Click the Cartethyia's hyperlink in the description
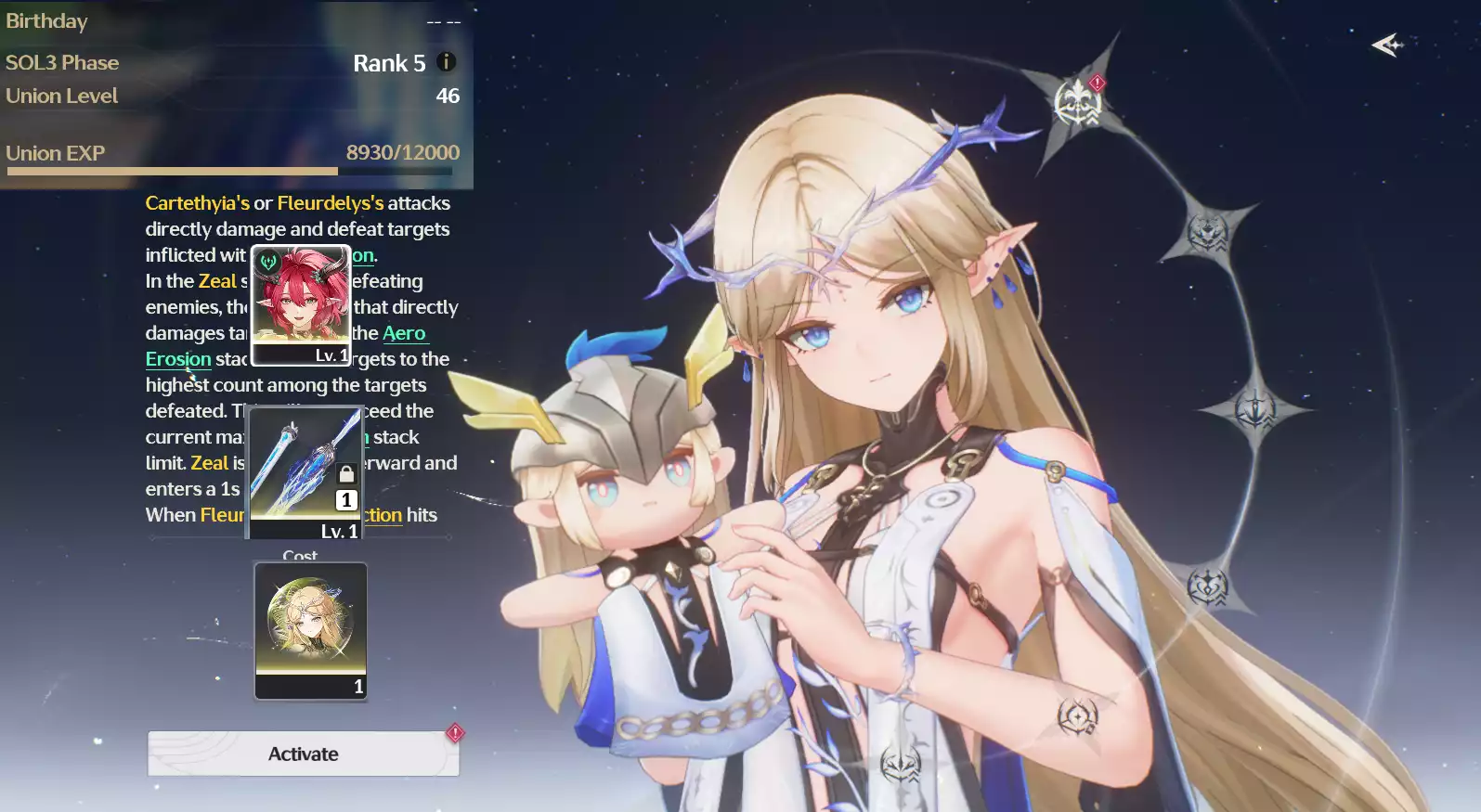The width and height of the screenshot is (1481, 812). [x=197, y=202]
